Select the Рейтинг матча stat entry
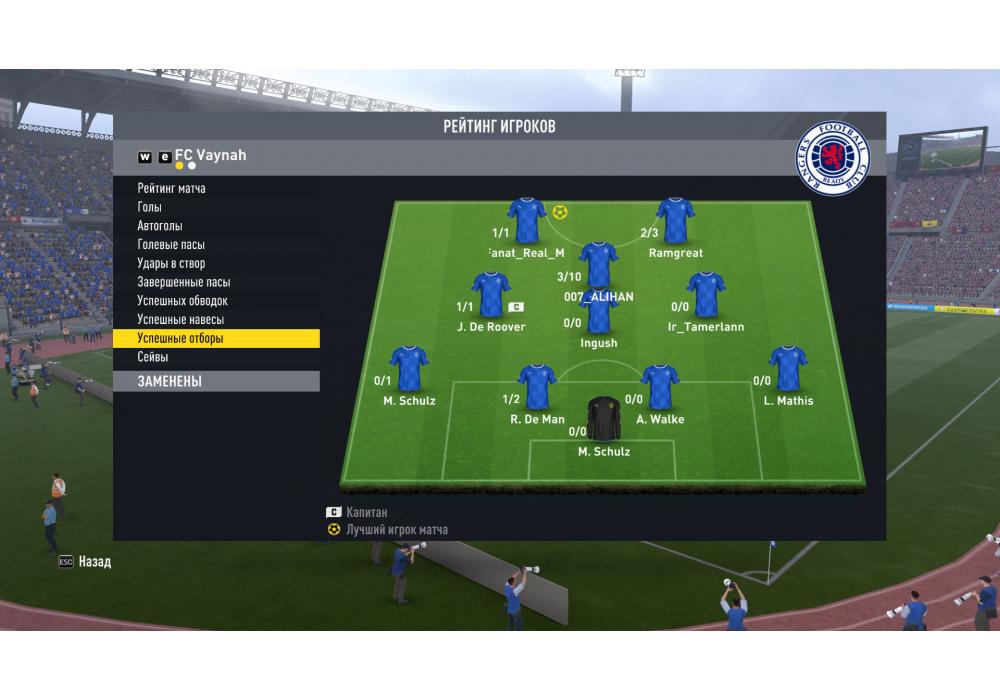The image size is (1000, 700). point(172,188)
